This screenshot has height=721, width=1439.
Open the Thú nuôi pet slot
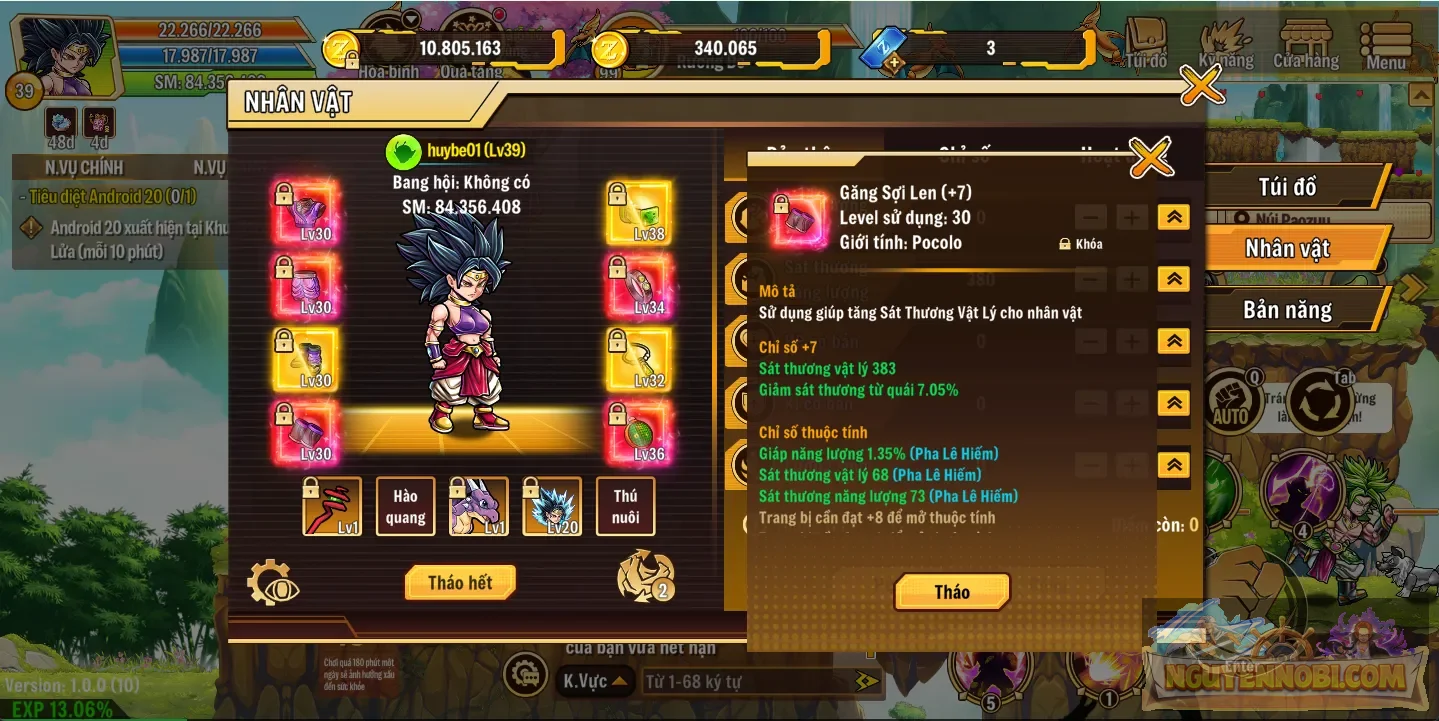pyautogui.click(x=625, y=506)
